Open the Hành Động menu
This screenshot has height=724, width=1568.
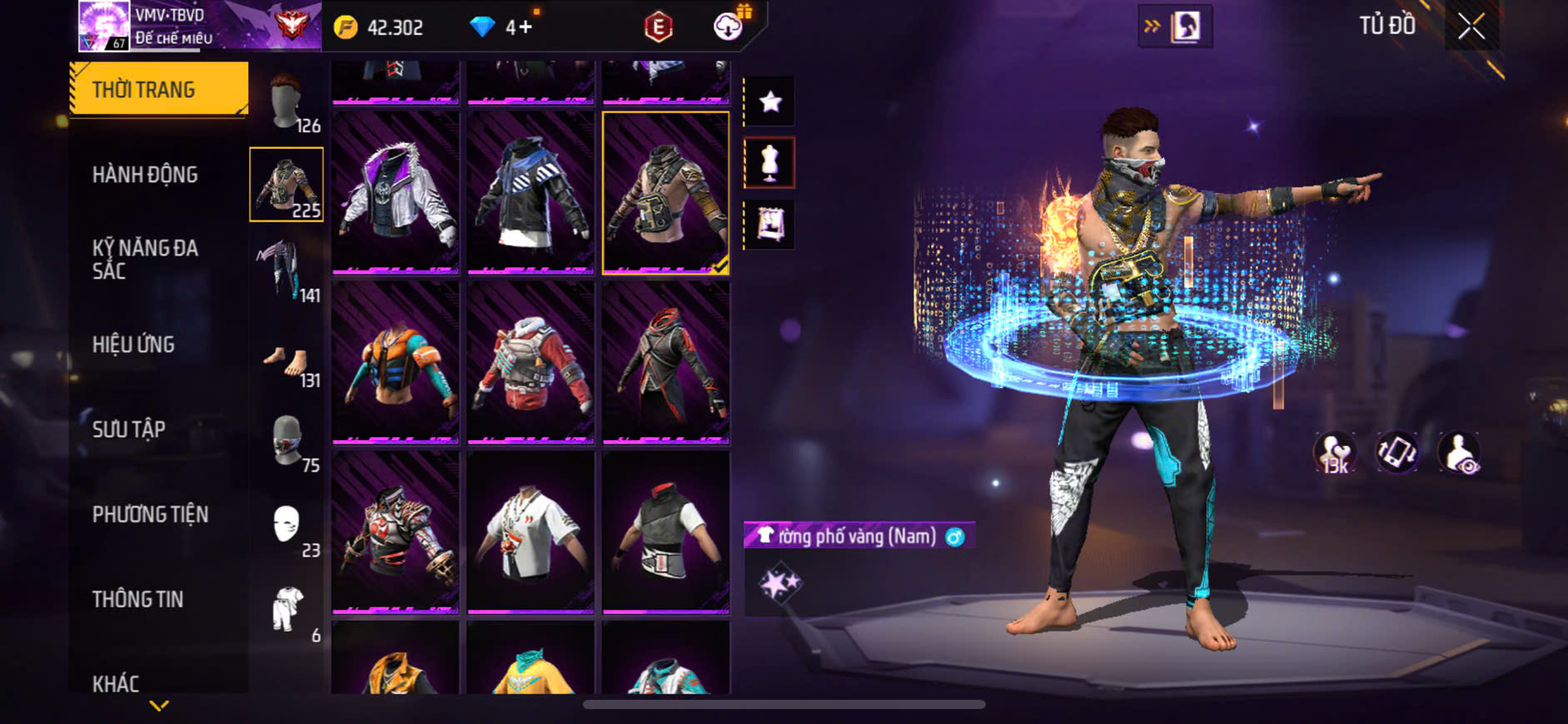[x=145, y=175]
